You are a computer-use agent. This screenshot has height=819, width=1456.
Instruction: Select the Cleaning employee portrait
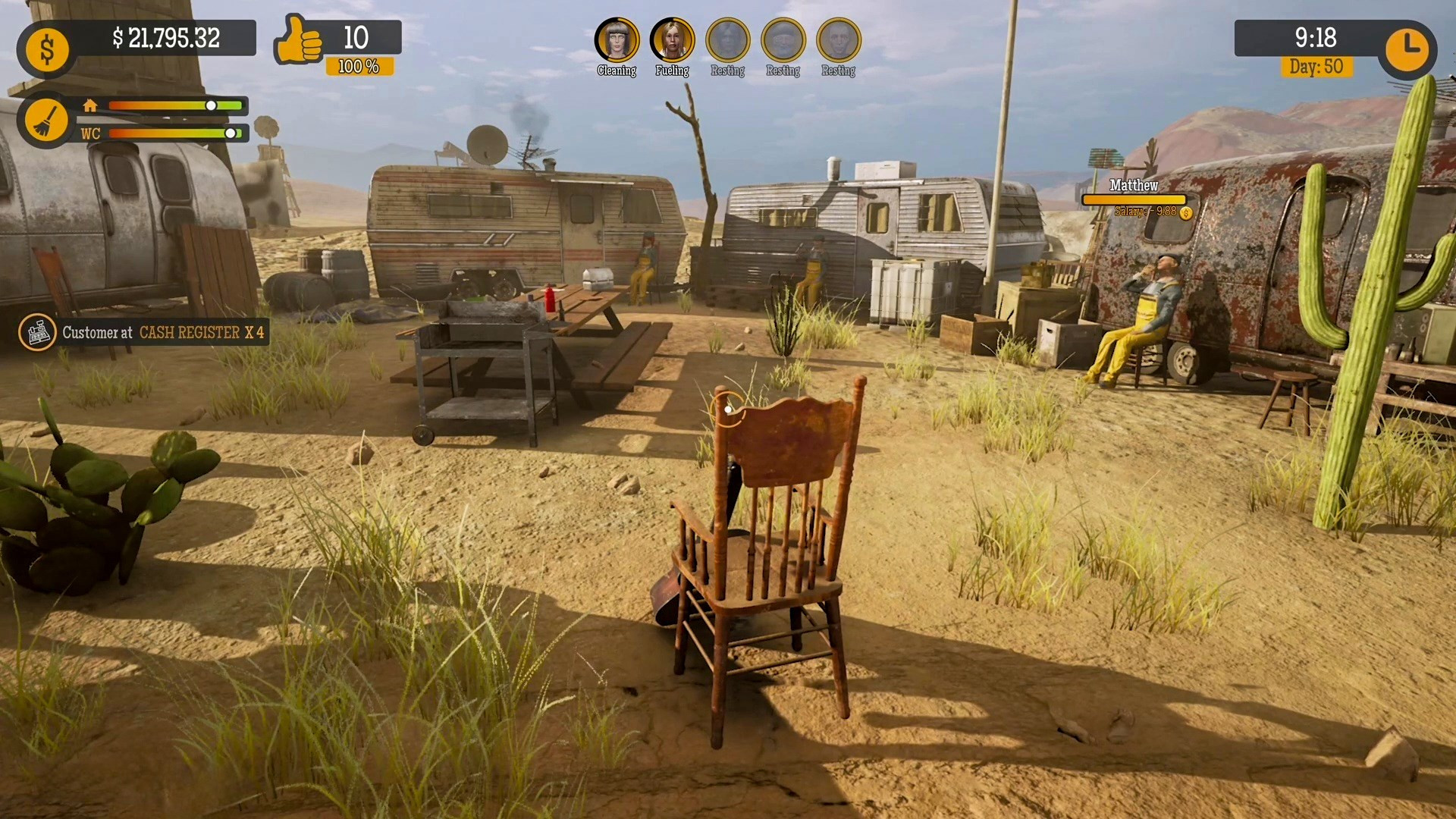[x=617, y=40]
